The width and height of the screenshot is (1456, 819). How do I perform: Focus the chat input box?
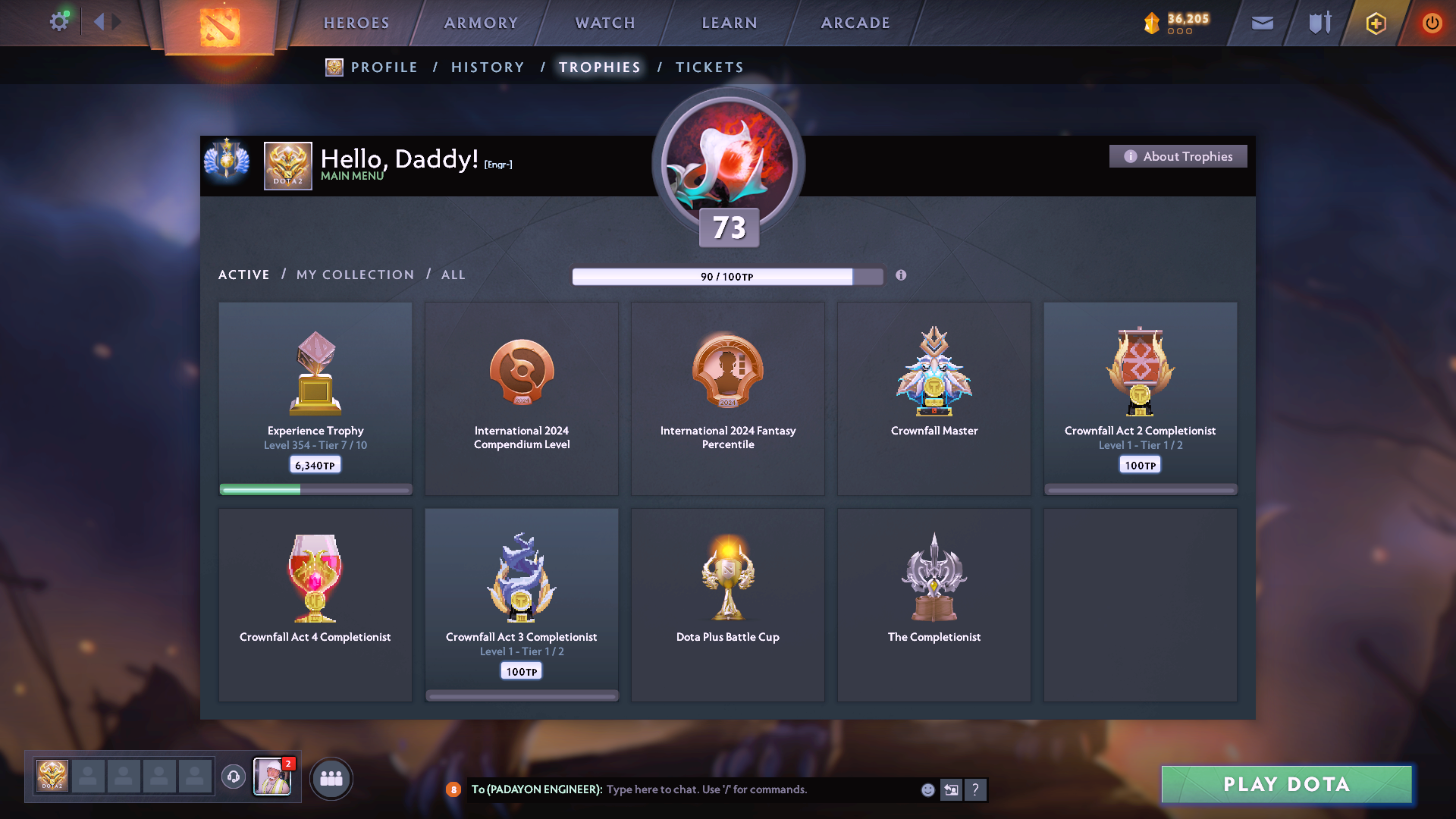pos(758,789)
